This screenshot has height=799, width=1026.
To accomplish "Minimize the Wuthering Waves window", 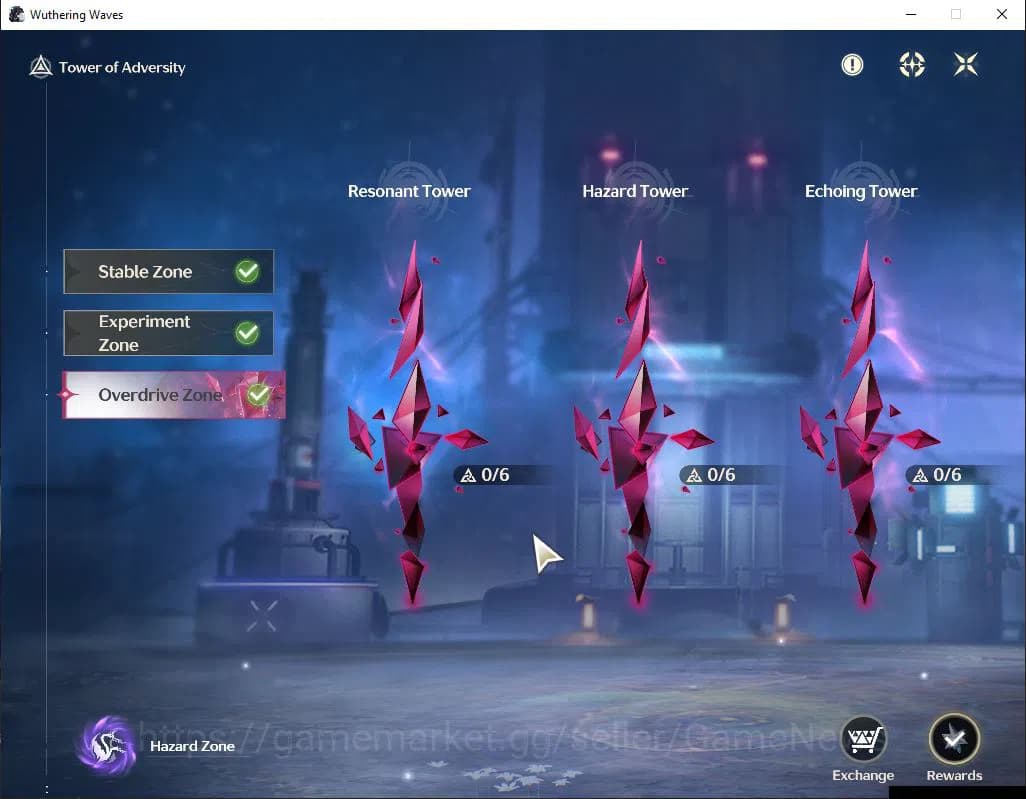I will (911, 15).
